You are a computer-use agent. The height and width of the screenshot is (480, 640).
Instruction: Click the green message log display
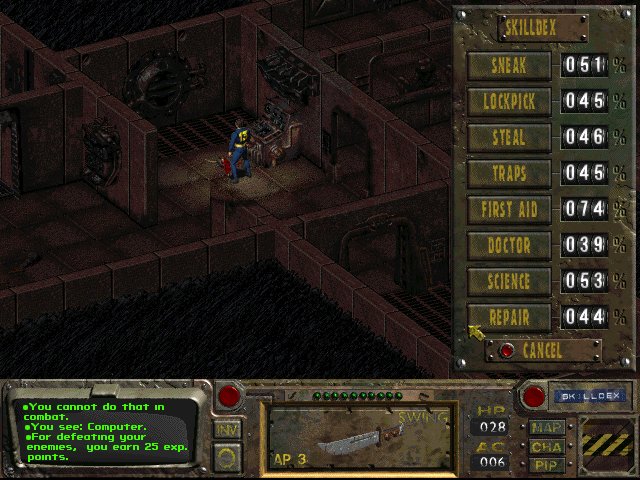coord(106,431)
